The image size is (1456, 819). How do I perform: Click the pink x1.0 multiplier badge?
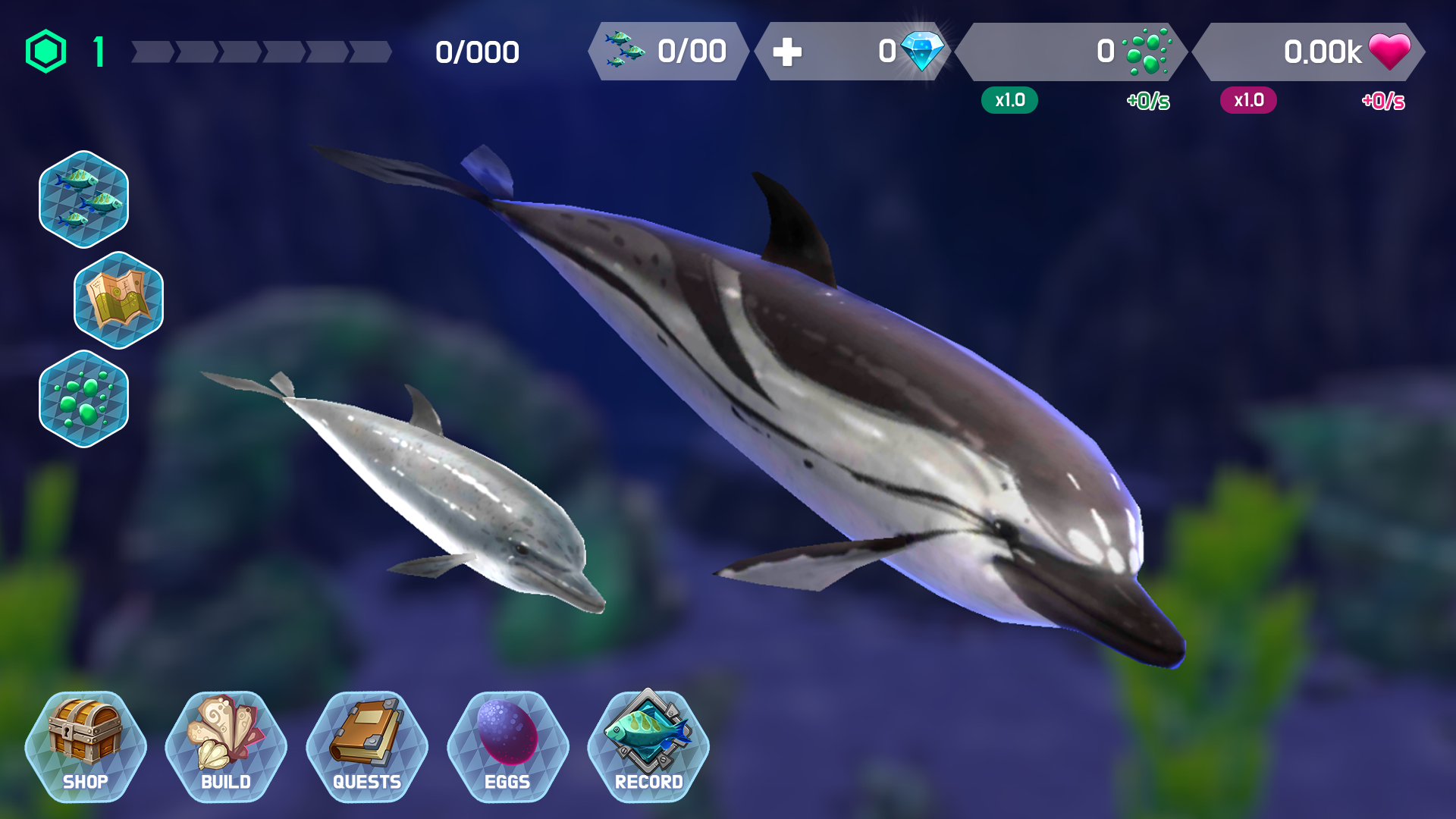1248,99
